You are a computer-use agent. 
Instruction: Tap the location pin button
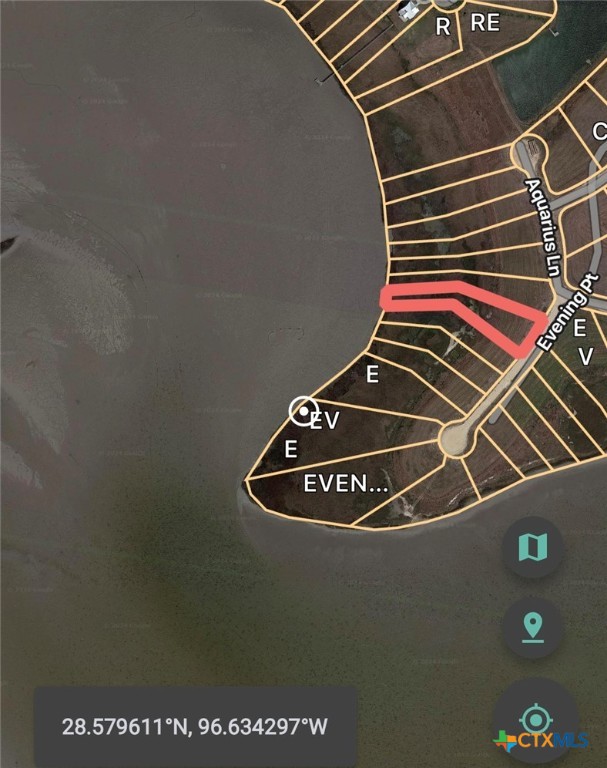tap(532, 628)
